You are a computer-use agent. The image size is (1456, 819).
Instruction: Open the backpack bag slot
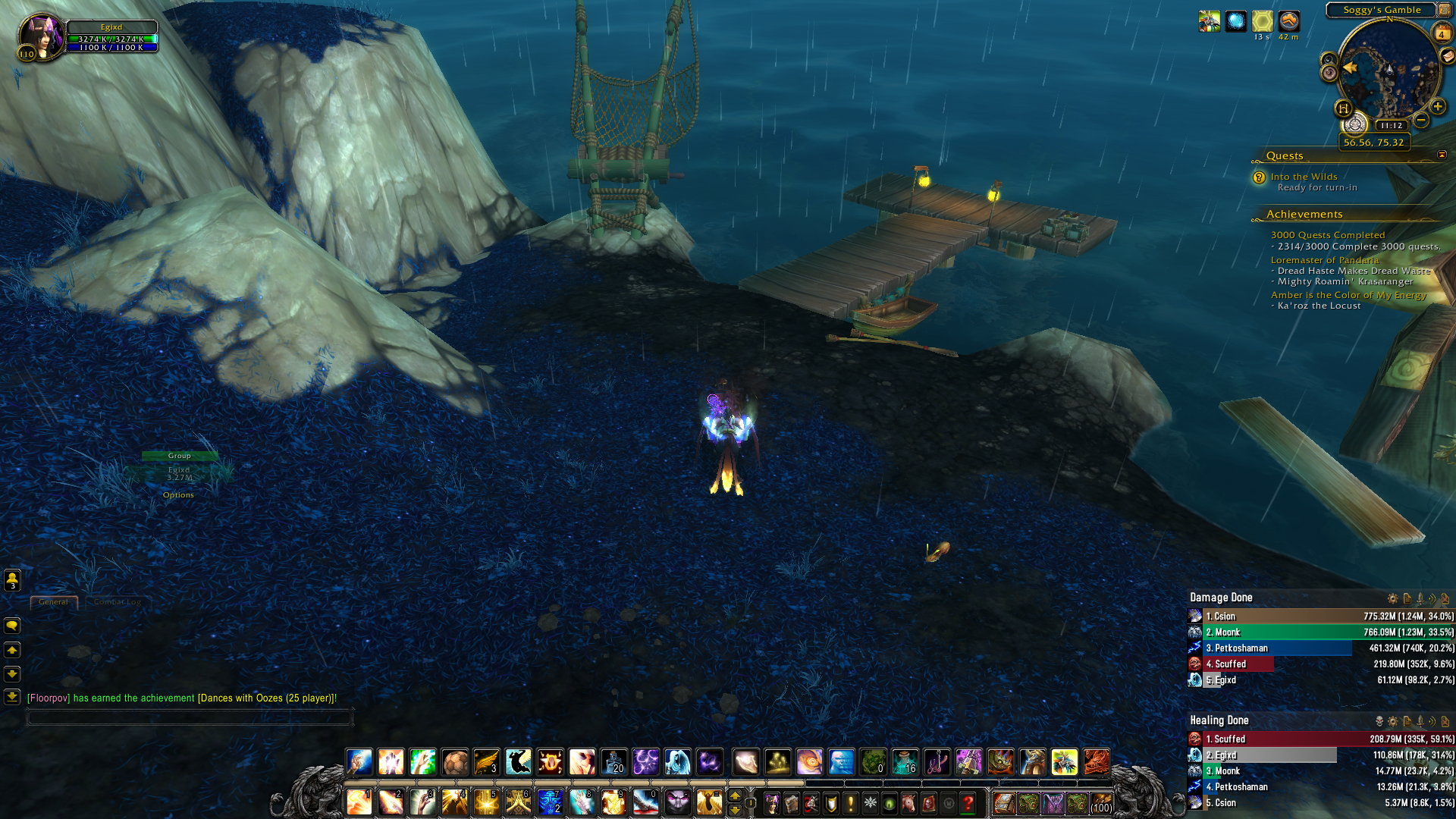click(x=1101, y=803)
